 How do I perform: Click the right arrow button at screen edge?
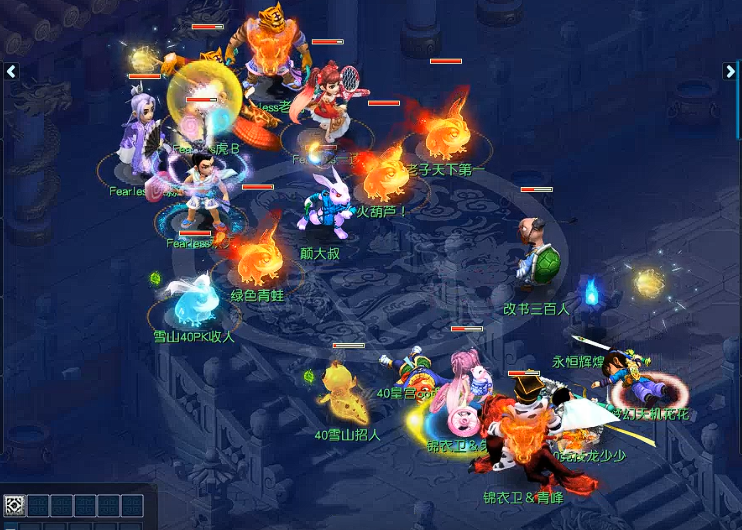(730, 71)
